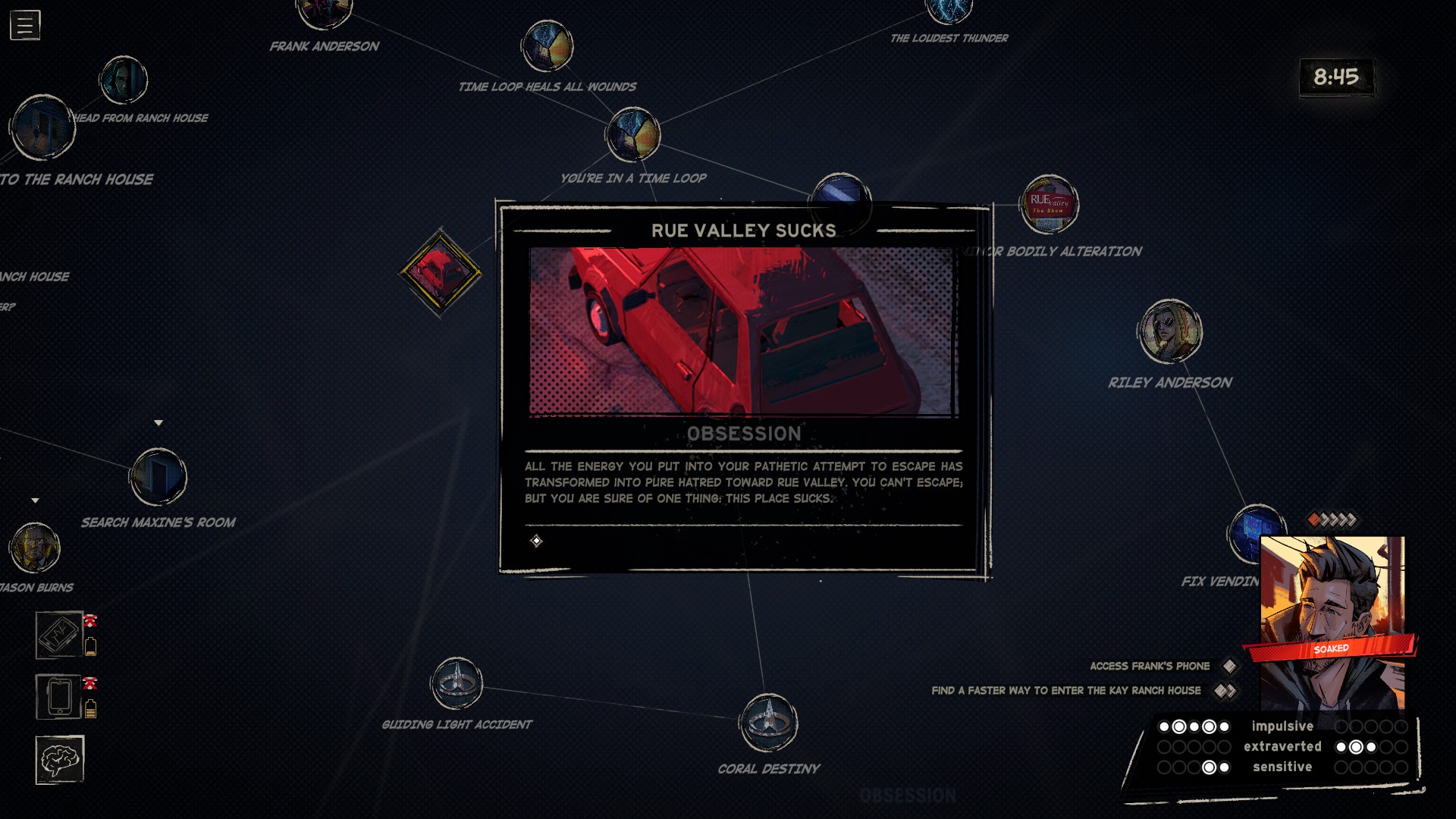This screenshot has width=1456, height=819.
Task: Click the diamond marker in the Obsession card
Action: pos(537,541)
